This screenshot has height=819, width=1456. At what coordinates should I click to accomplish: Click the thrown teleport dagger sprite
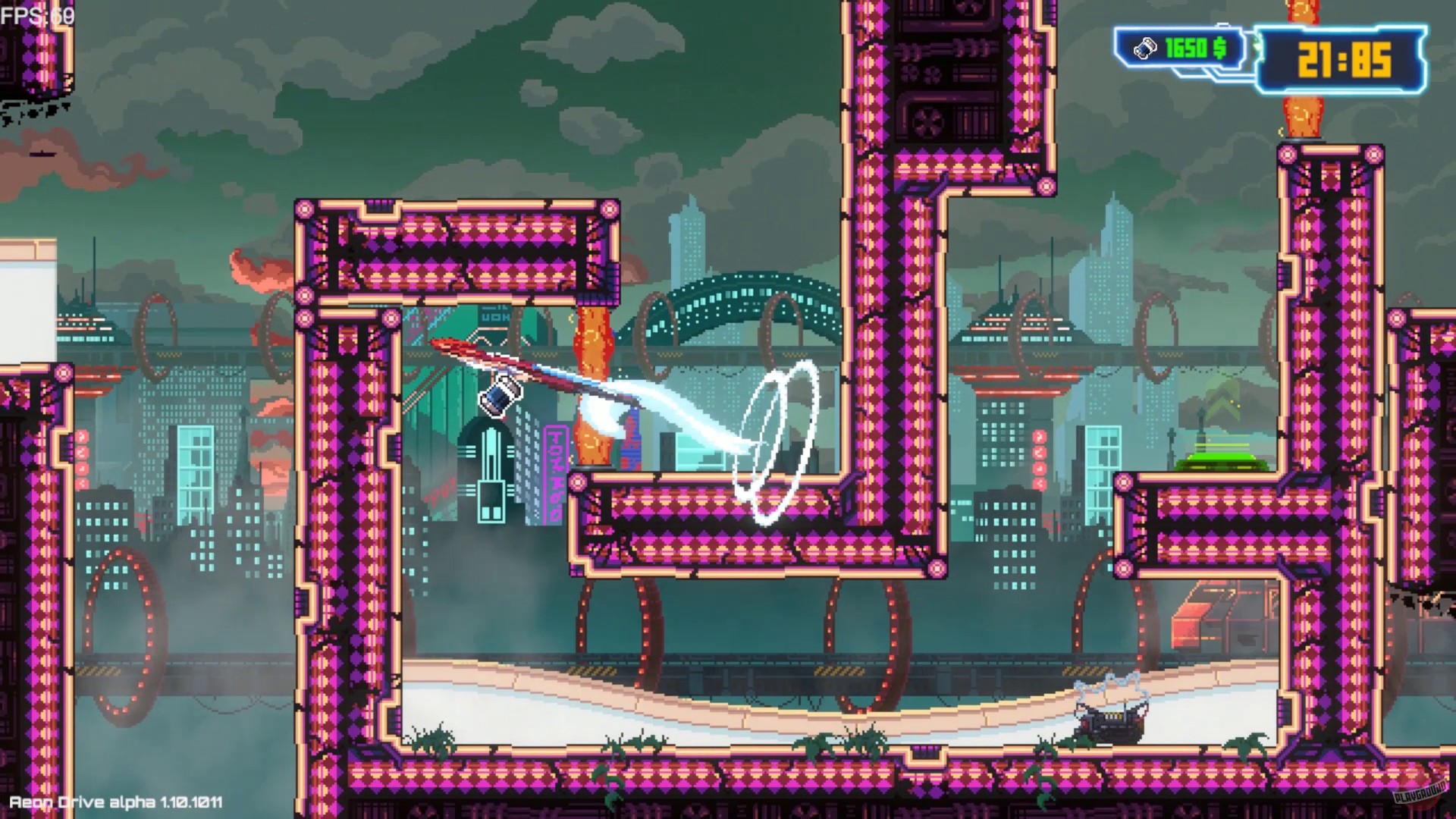500,398
